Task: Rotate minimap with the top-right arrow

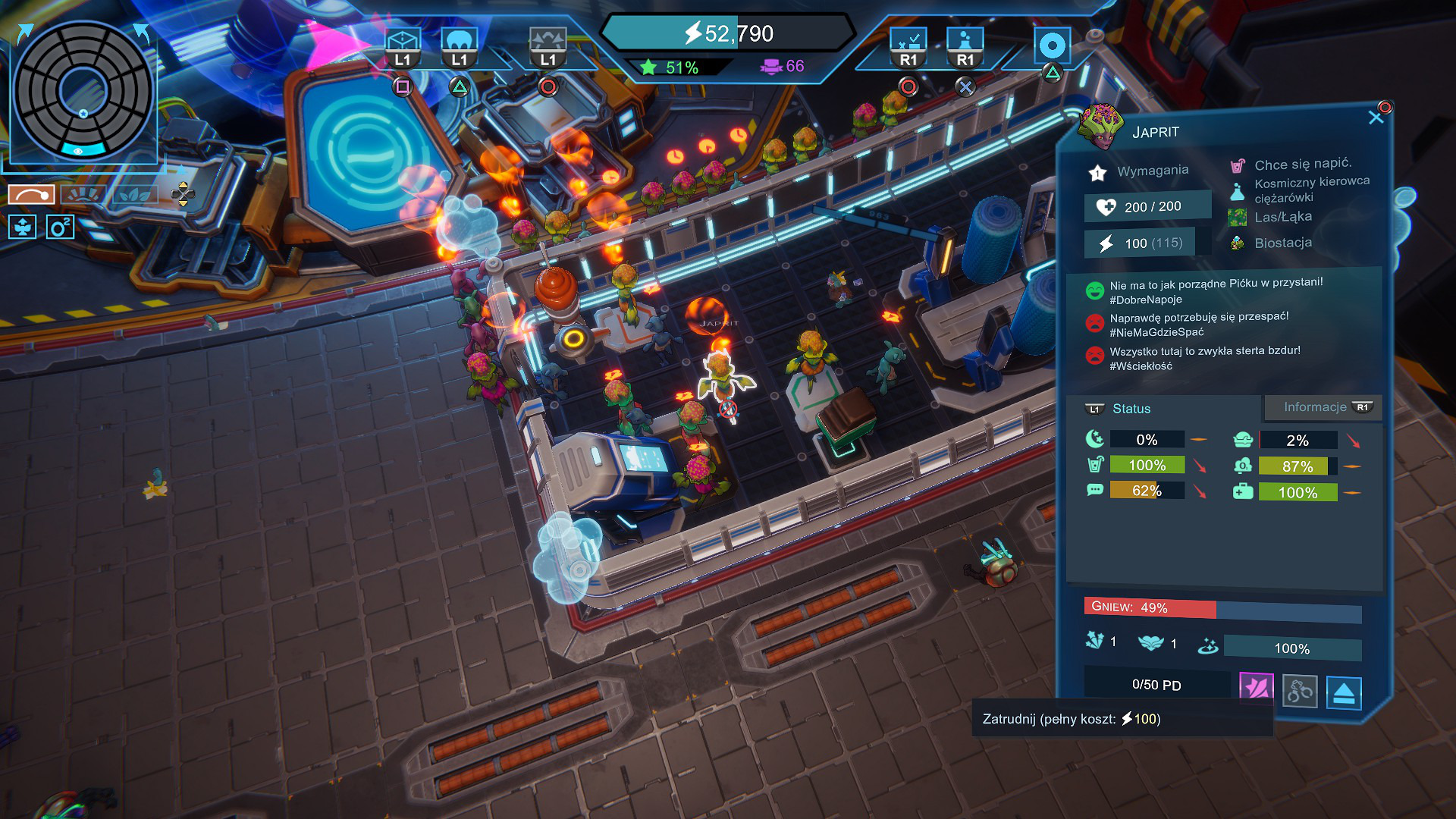Action: pos(142,33)
